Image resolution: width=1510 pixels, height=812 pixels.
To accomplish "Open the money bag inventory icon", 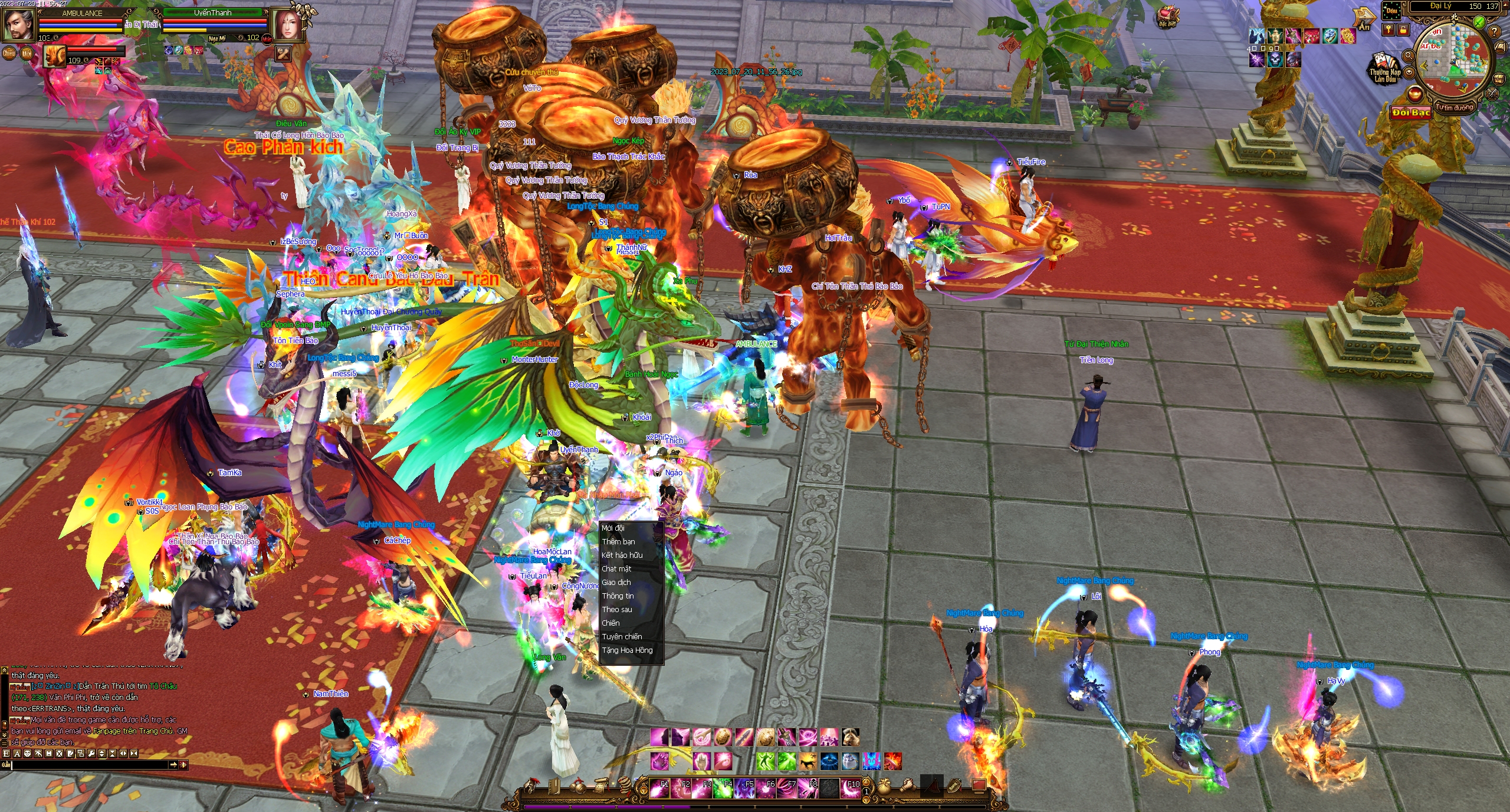I will pos(883,786).
